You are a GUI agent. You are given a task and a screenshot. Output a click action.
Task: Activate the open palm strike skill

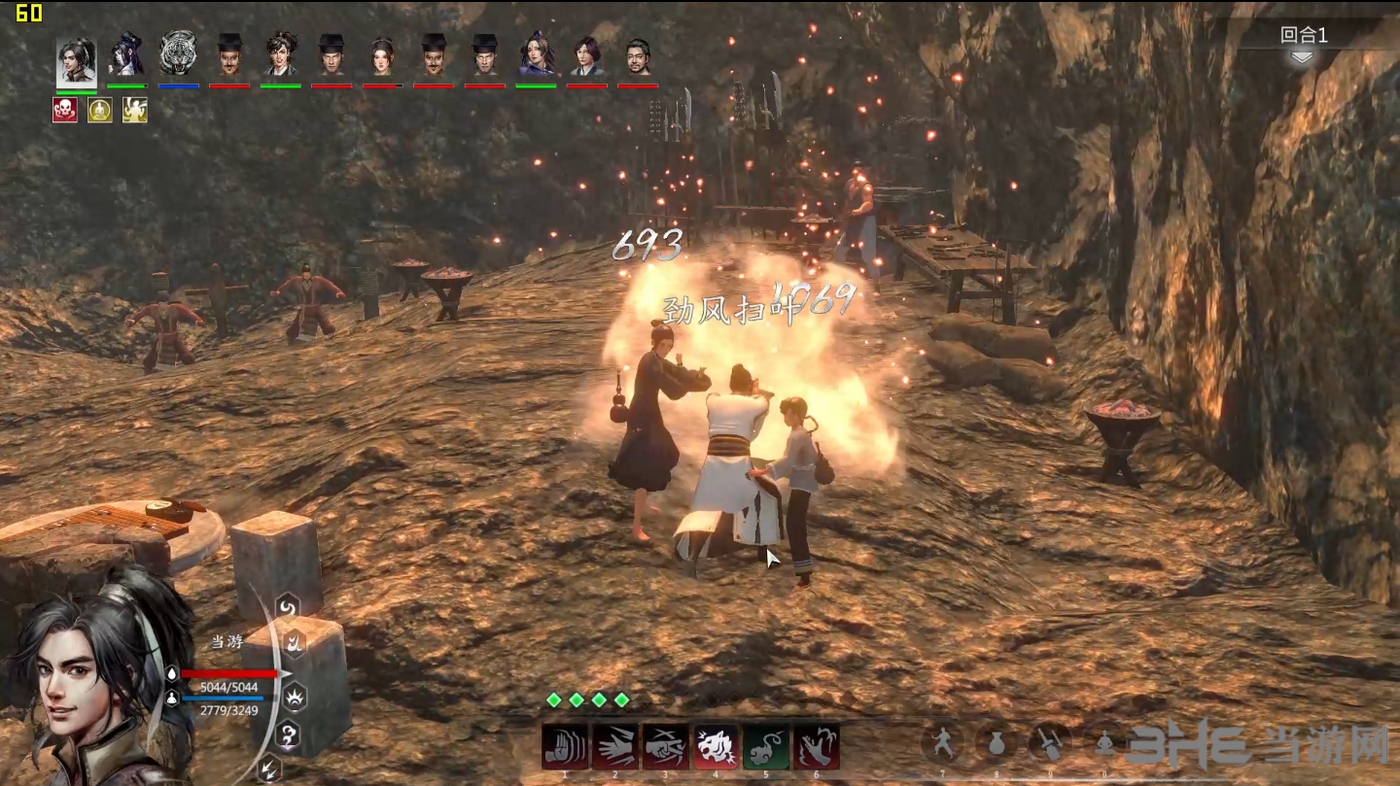click(x=563, y=746)
